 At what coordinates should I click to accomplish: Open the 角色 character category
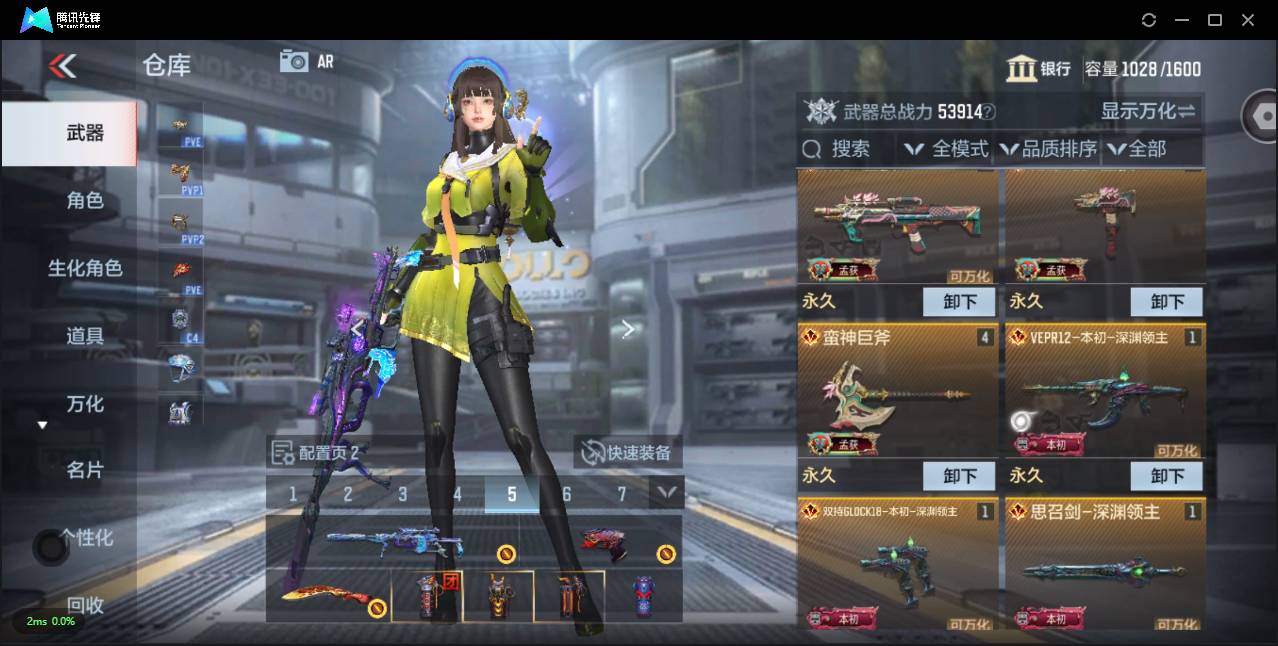(x=84, y=201)
